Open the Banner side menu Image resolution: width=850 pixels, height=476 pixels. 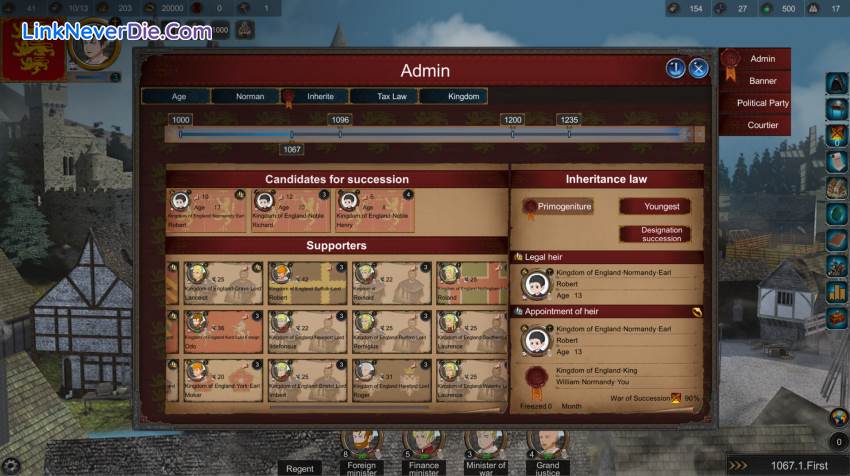coord(763,81)
